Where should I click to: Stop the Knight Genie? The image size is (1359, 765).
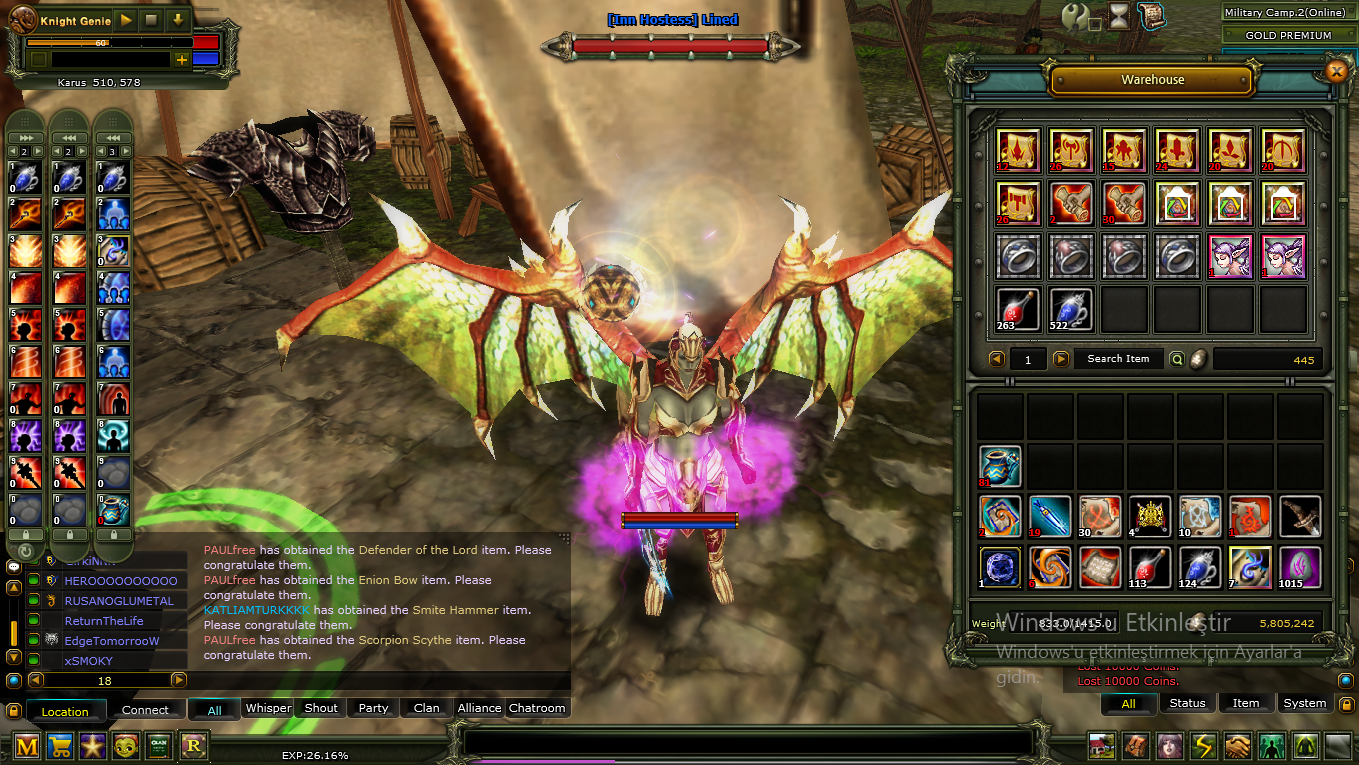[x=152, y=20]
